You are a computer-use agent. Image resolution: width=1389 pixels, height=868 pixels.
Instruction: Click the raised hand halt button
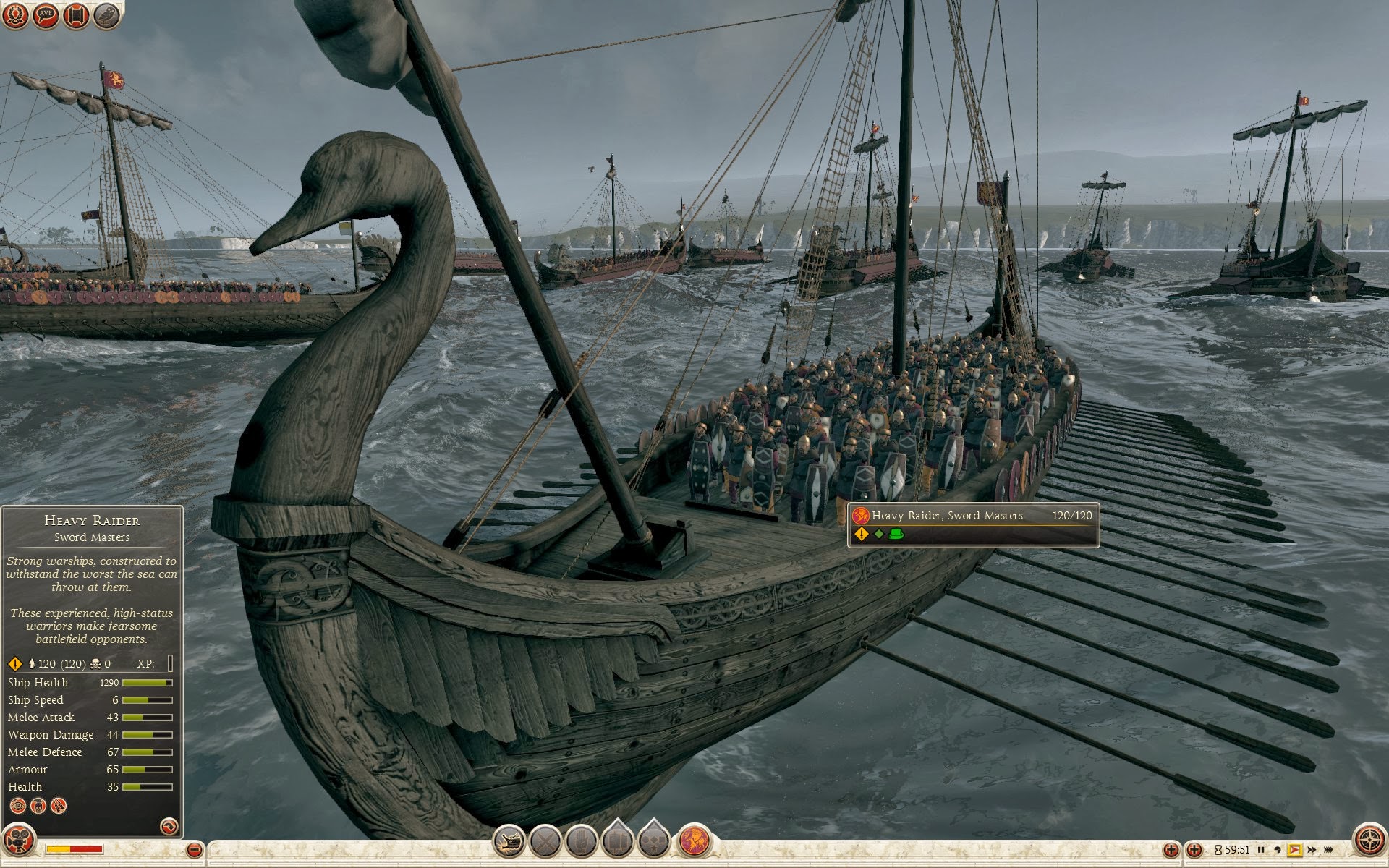click(x=582, y=841)
